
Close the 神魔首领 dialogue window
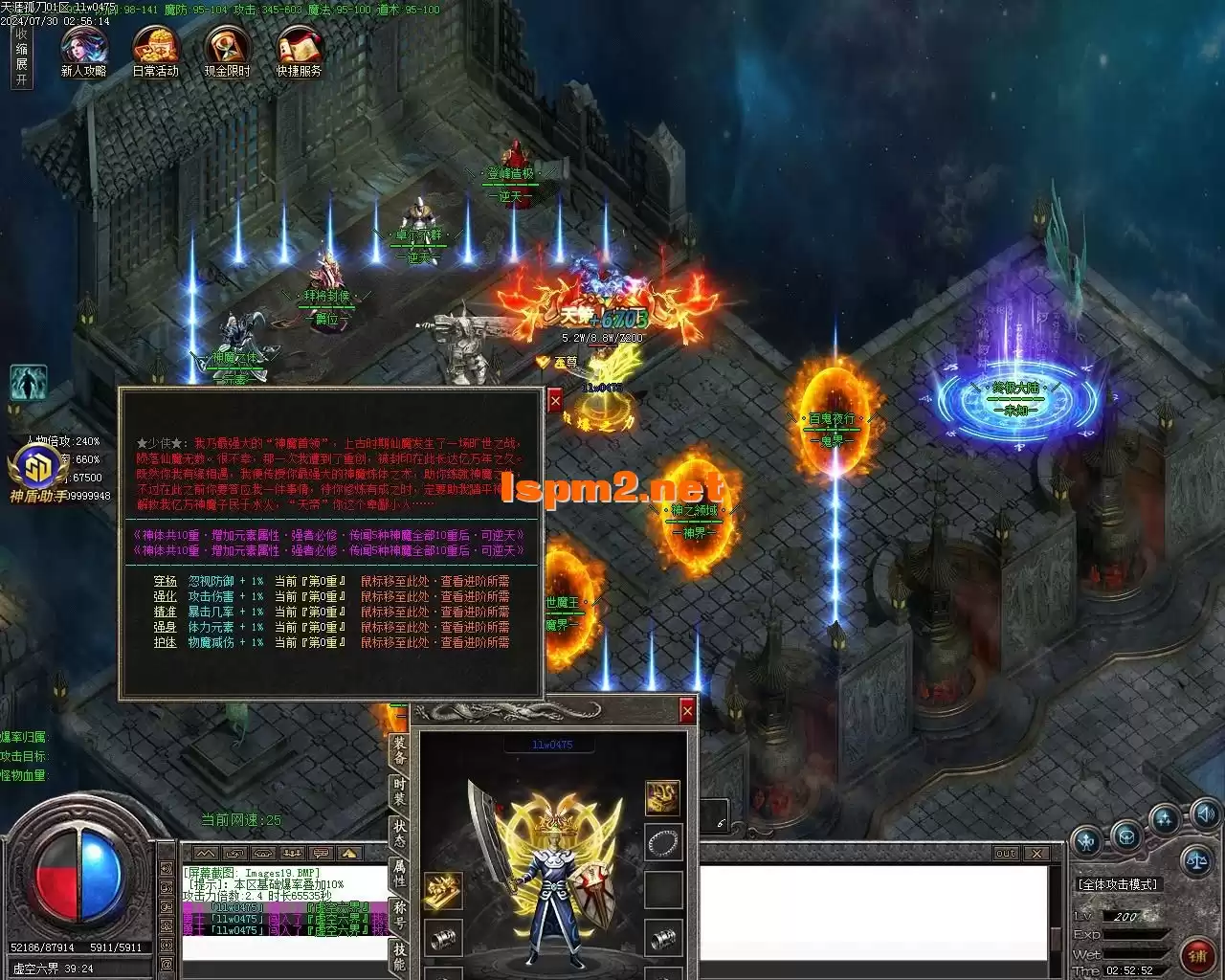[x=555, y=402]
